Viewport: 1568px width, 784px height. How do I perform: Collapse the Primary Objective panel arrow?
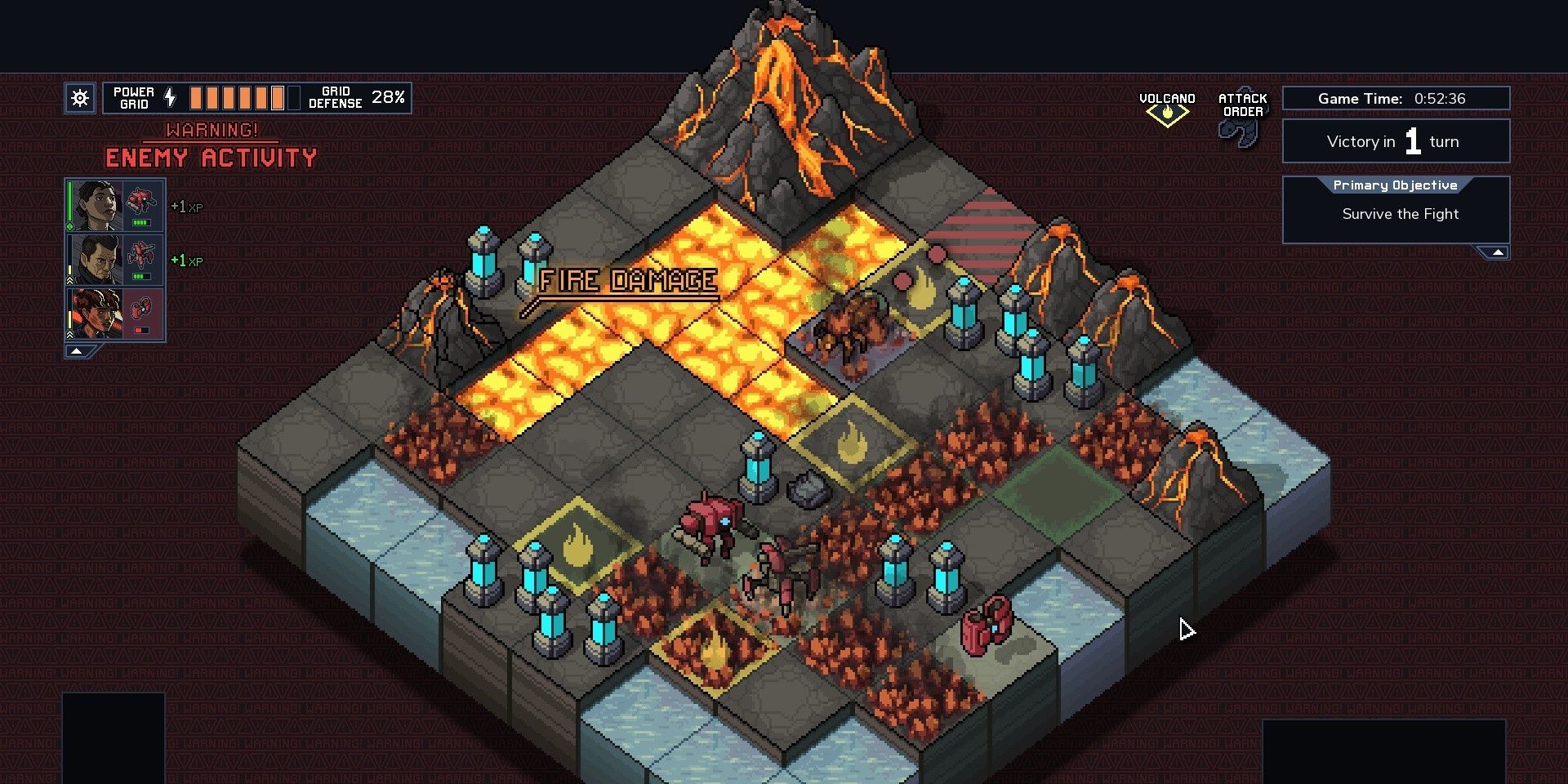click(1497, 252)
